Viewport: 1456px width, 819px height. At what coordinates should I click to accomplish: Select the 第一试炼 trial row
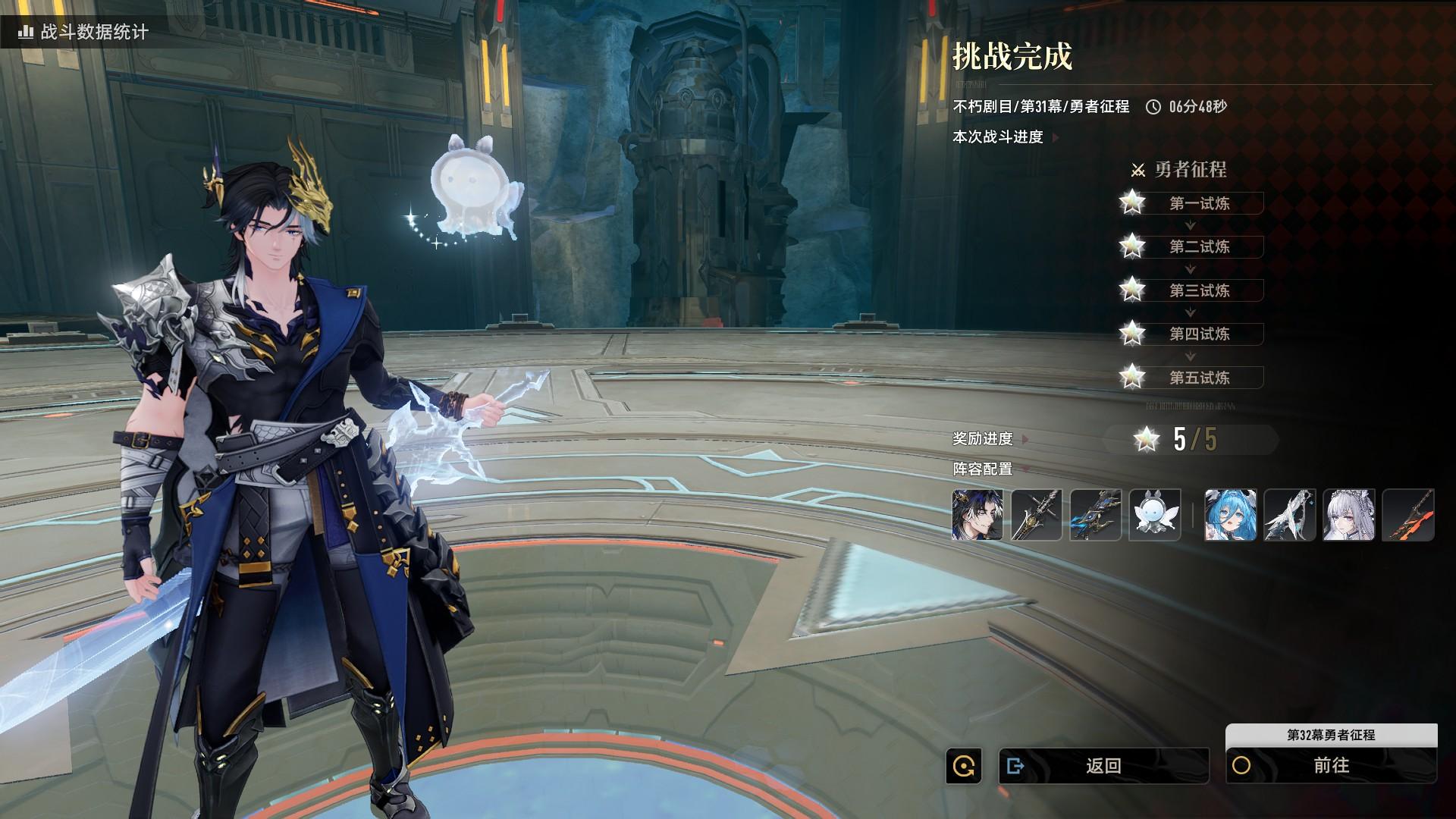1198,203
